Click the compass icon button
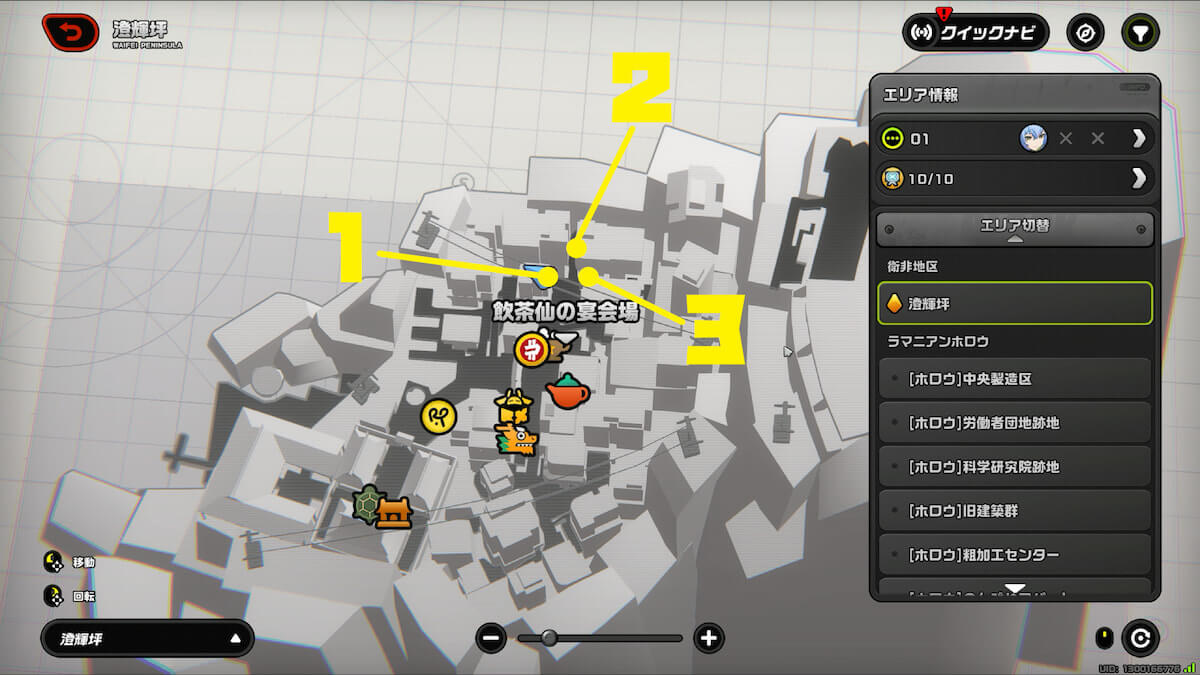 tap(1085, 32)
